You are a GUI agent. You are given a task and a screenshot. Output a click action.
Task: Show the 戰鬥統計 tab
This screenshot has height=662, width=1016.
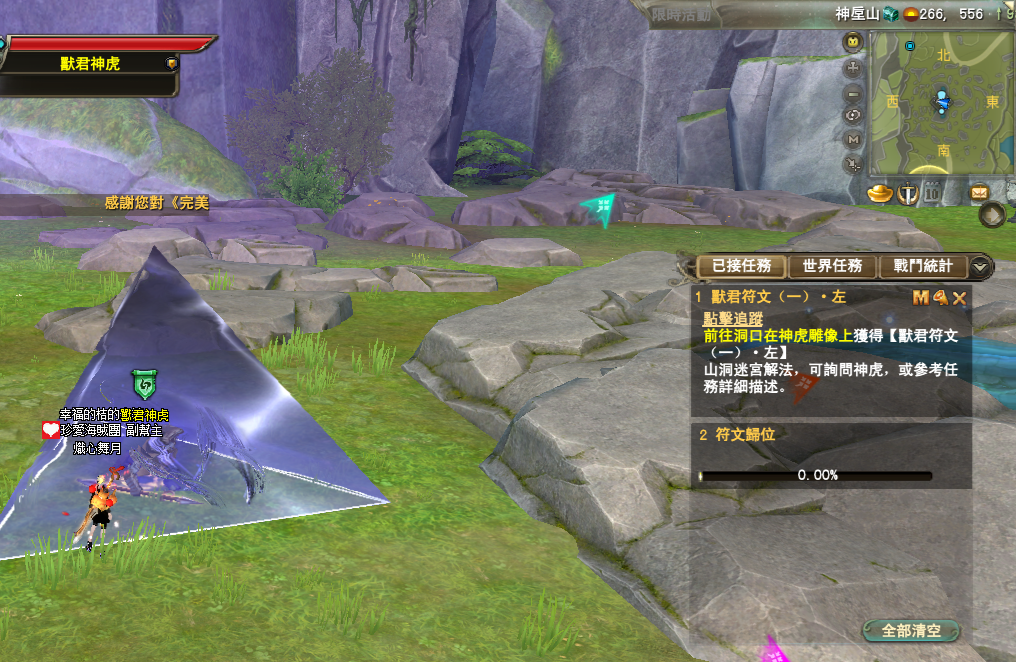[922, 266]
